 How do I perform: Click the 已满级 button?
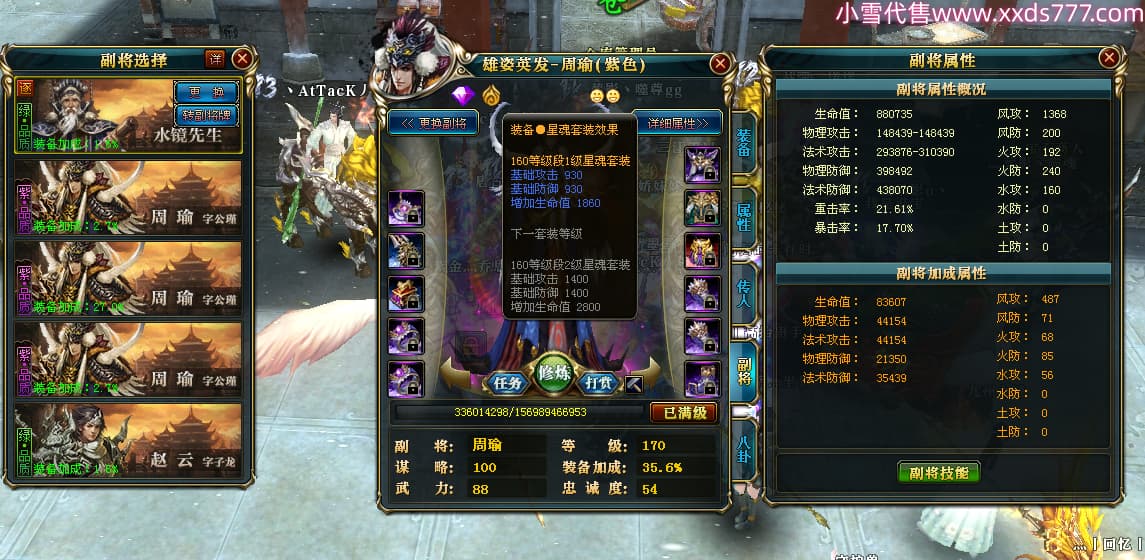(684, 412)
